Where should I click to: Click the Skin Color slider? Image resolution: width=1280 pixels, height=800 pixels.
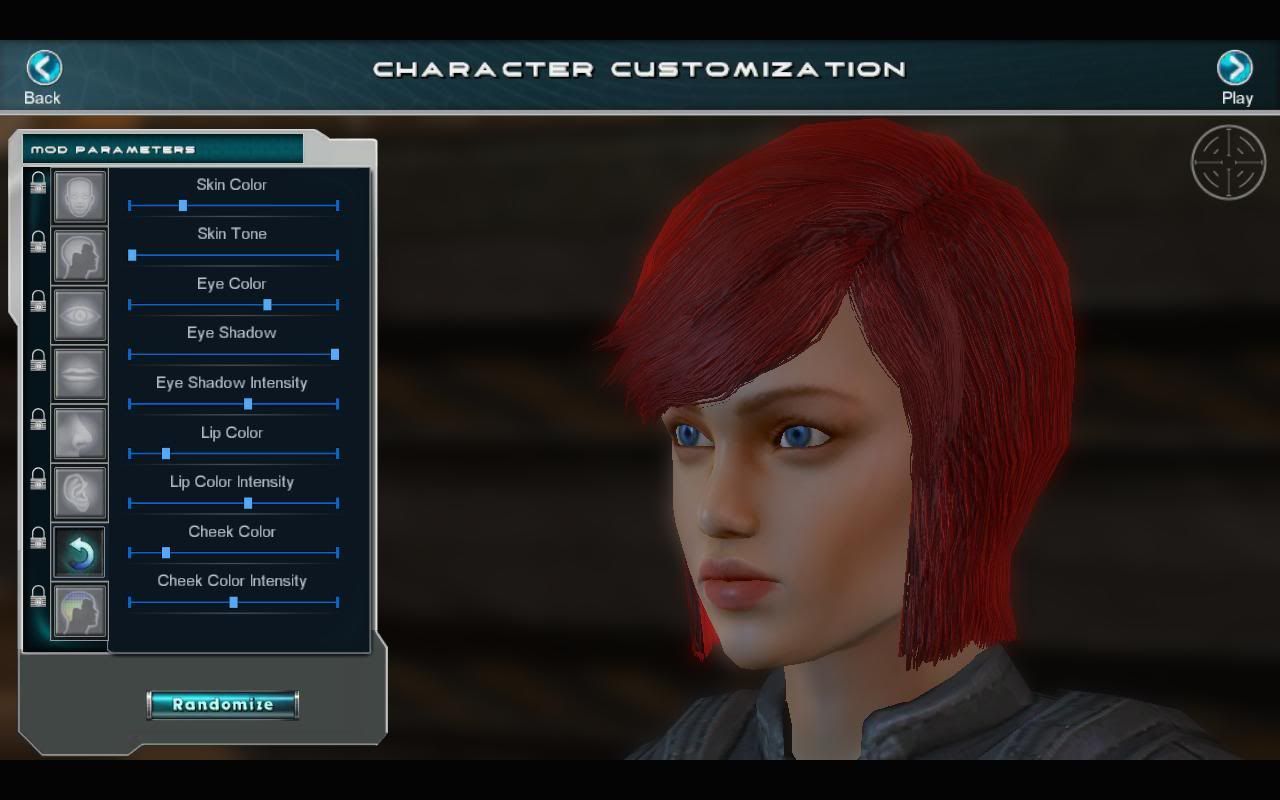click(183, 206)
